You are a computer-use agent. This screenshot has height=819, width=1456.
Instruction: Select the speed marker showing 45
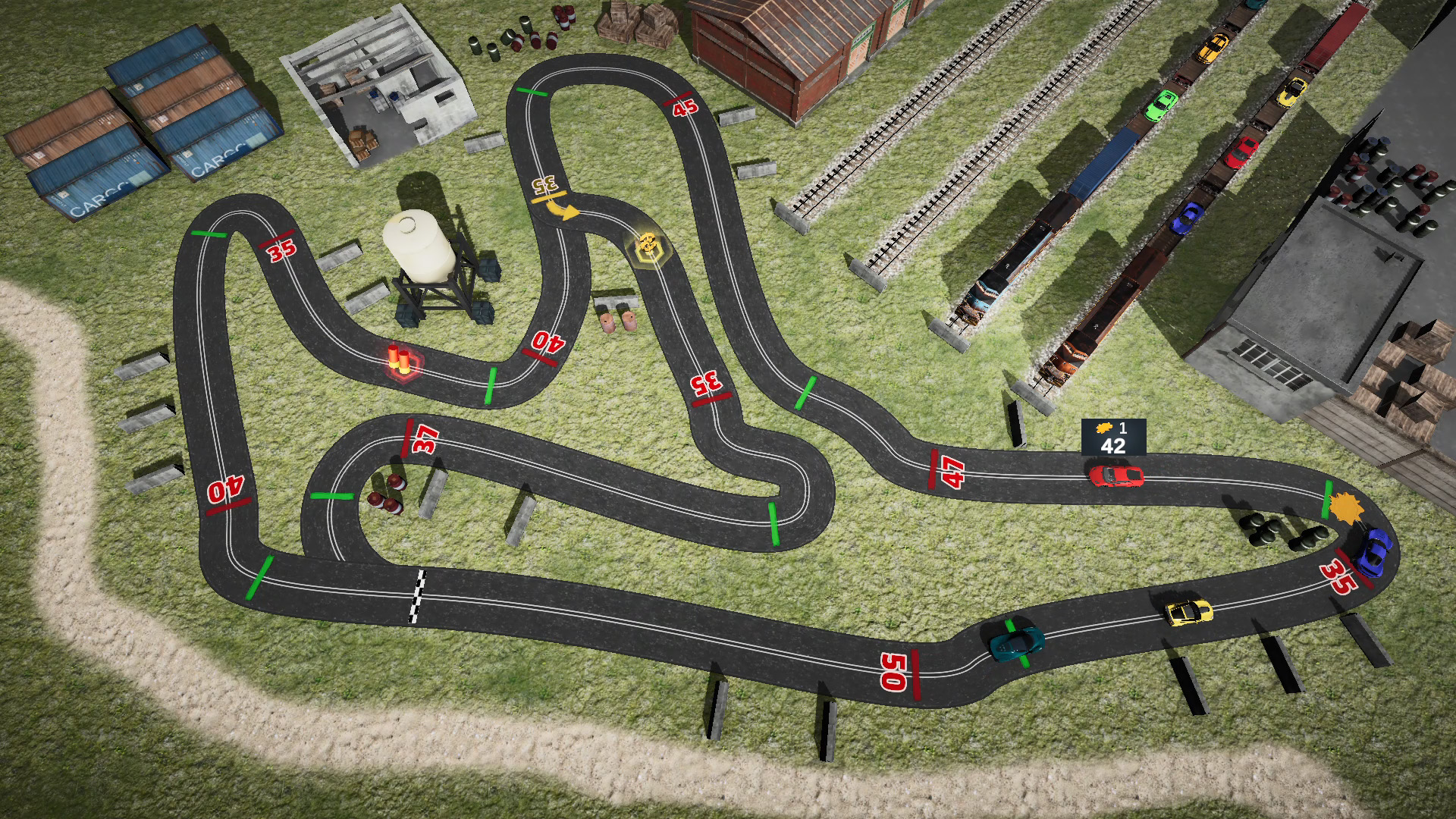click(683, 106)
